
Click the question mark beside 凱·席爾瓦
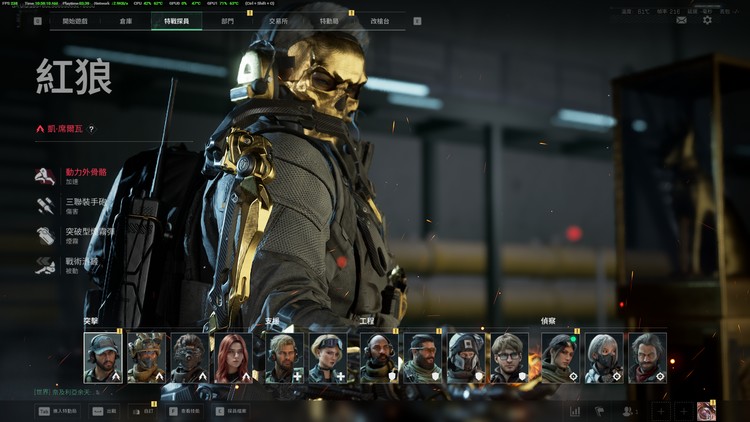tap(91, 129)
